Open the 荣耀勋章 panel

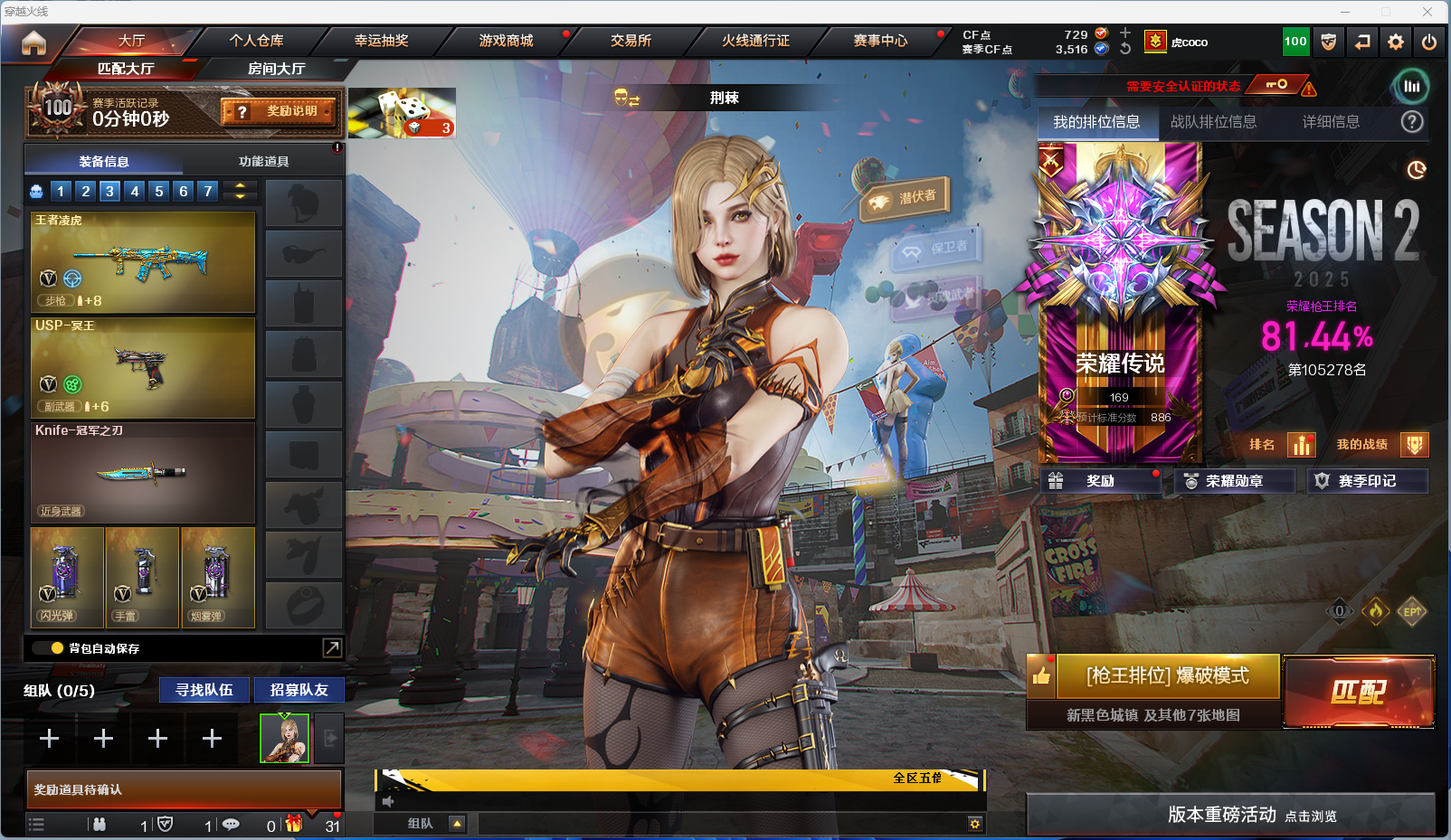tap(1234, 481)
